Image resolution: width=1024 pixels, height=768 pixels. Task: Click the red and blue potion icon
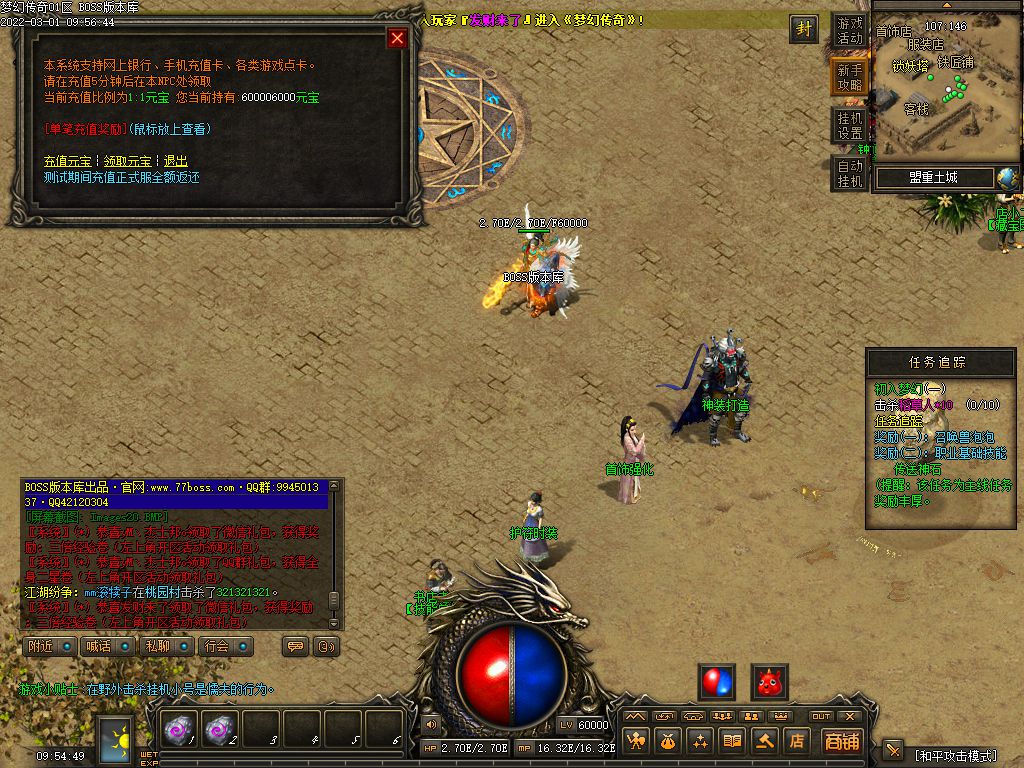tap(716, 682)
